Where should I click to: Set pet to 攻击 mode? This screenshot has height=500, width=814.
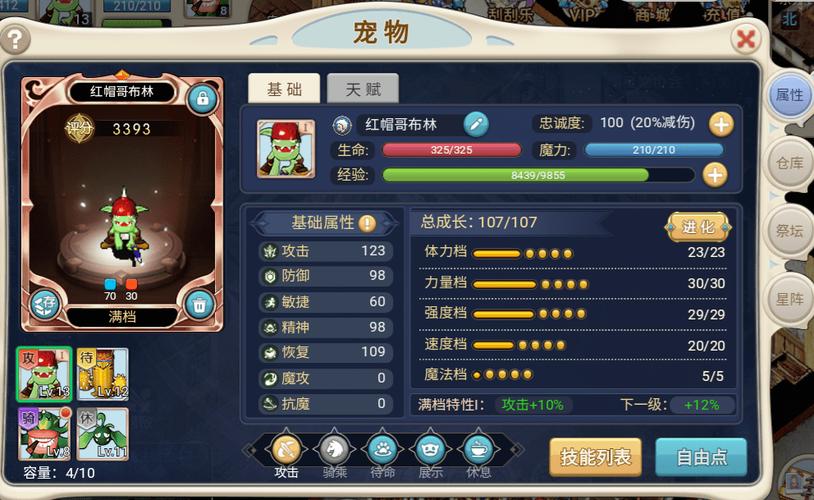point(287,451)
